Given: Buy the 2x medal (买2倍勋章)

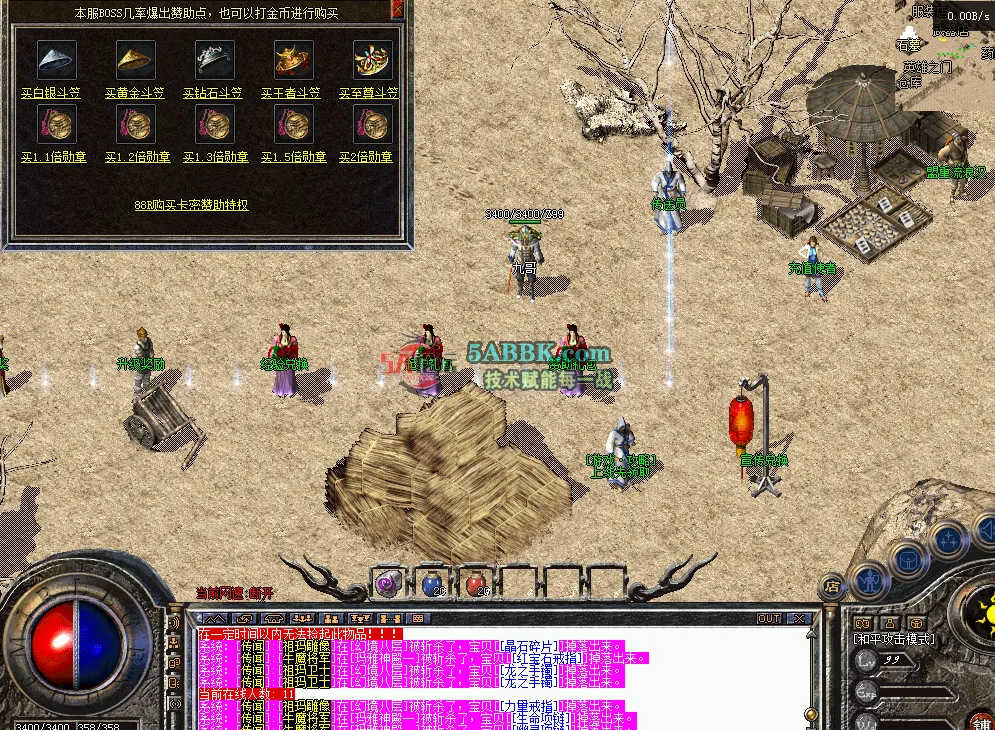Looking at the screenshot, I should [365, 157].
